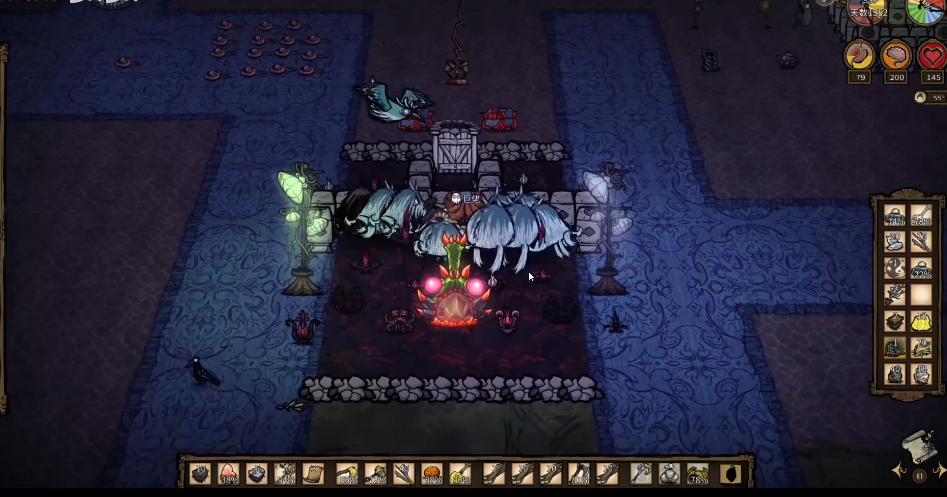This screenshot has width=947, height=497.
Task: Select the dark rock in first hotbar slot
Action: pyautogui.click(x=200, y=473)
